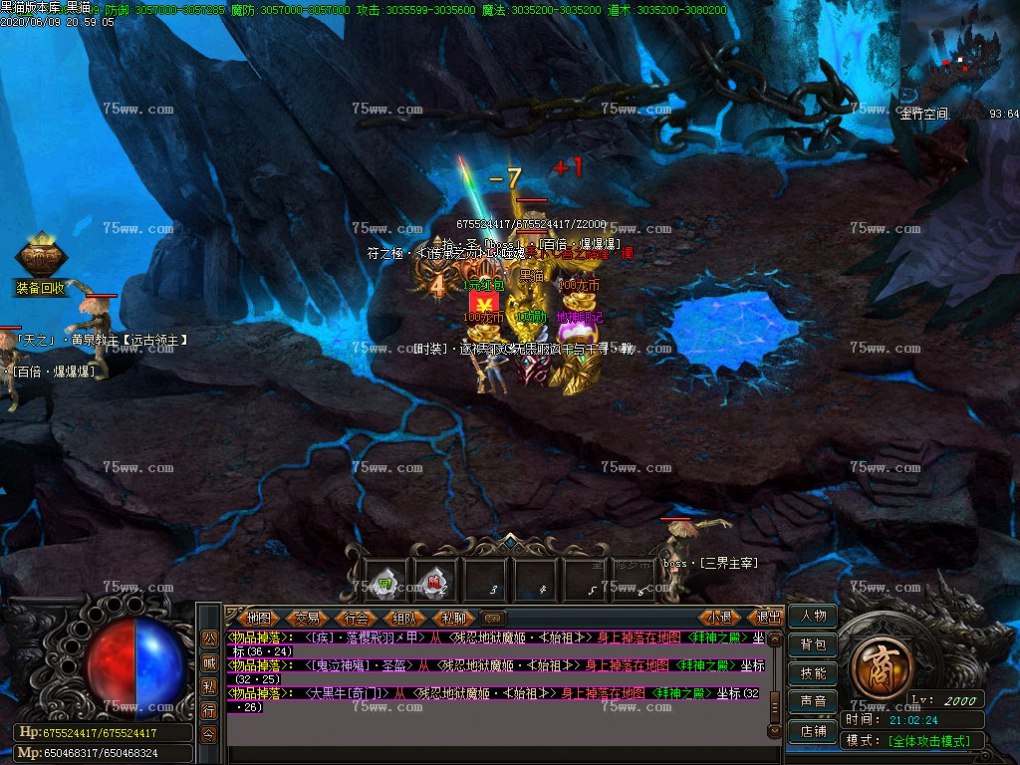Select the 组队 team button
Viewport: 1020px width, 765px height.
click(x=405, y=618)
